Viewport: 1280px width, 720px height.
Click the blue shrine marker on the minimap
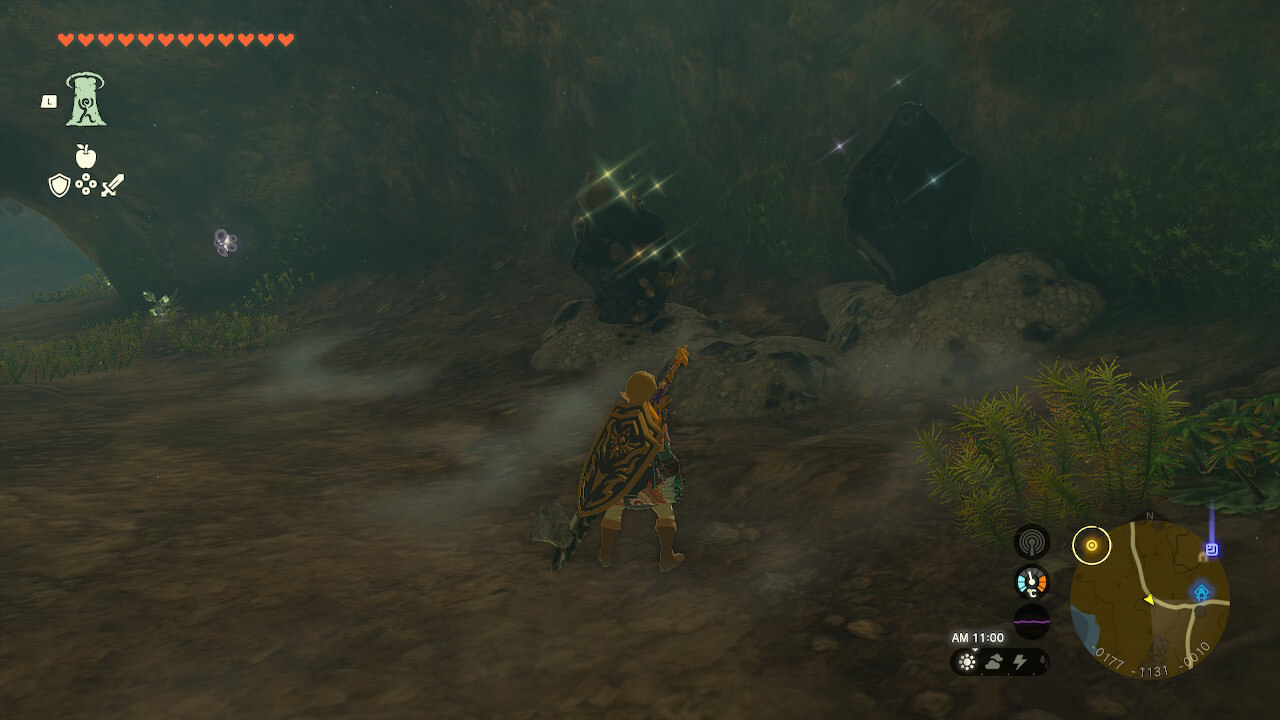point(1201,593)
